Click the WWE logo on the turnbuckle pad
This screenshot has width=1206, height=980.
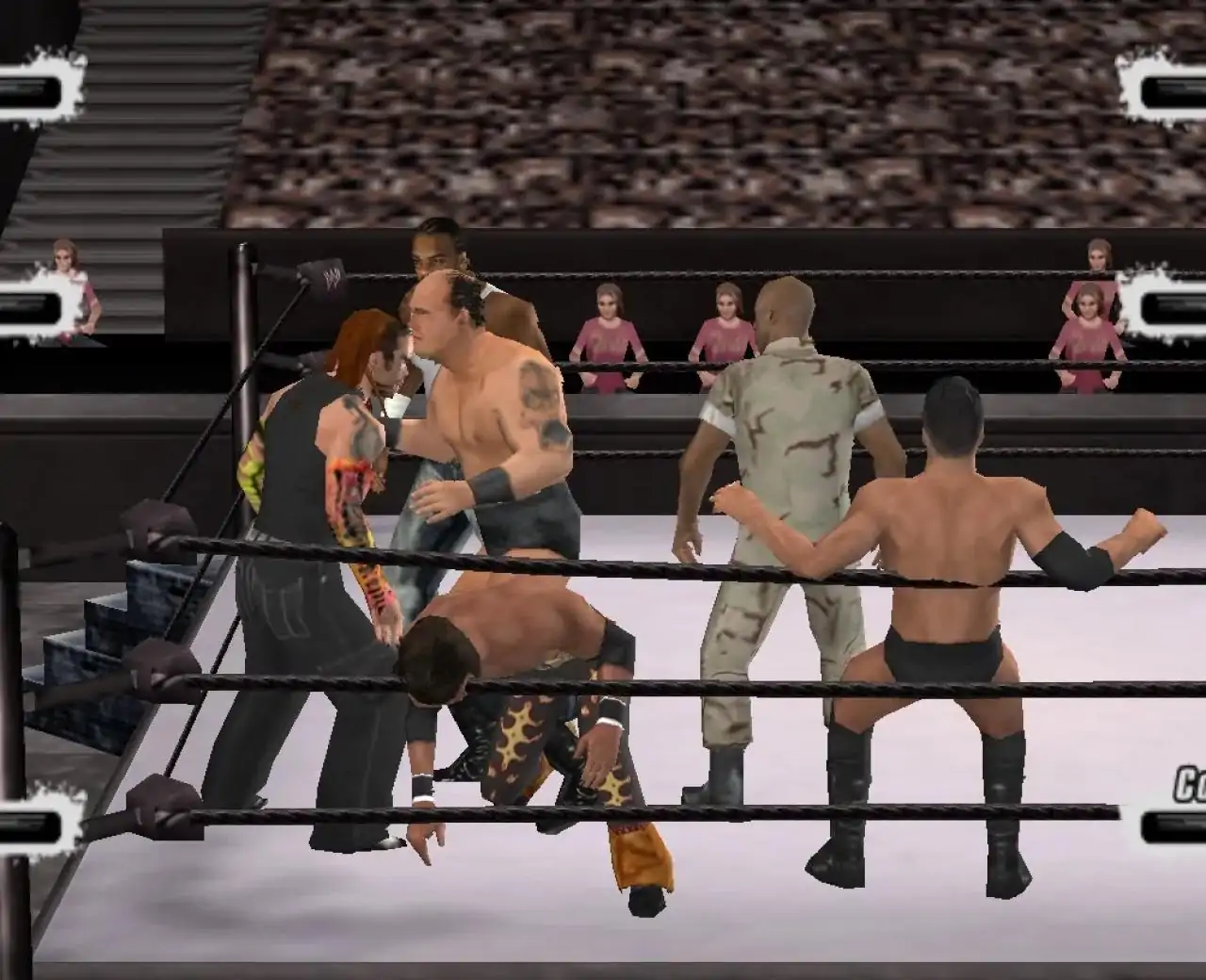334,273
